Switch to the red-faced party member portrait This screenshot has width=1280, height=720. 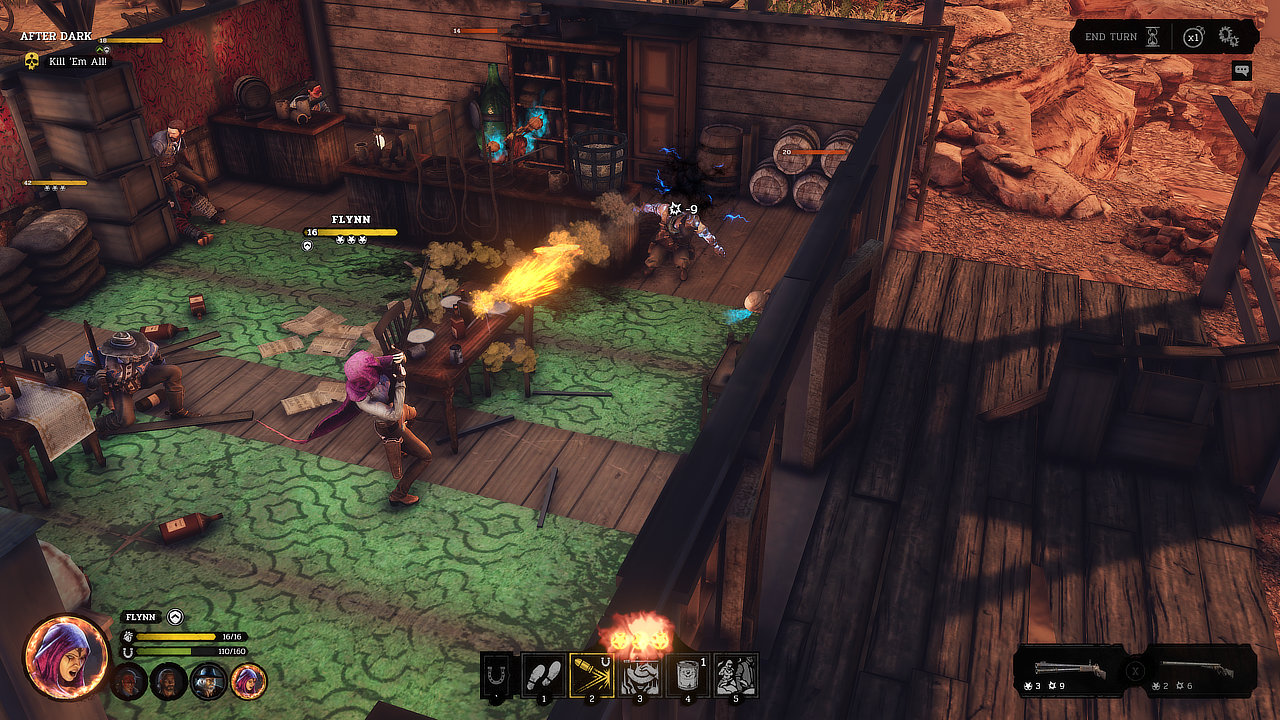[x=128, y=681]
